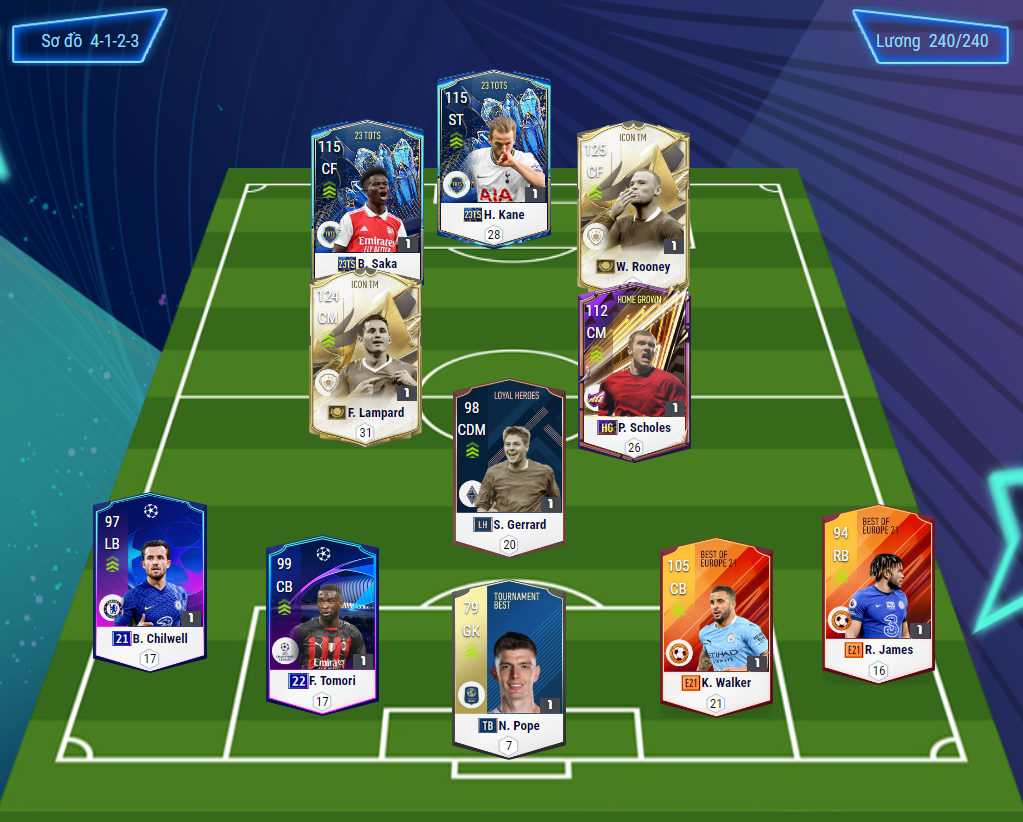Choose the B. Saka CF card

pyautogui.click(x=366, y=200)
